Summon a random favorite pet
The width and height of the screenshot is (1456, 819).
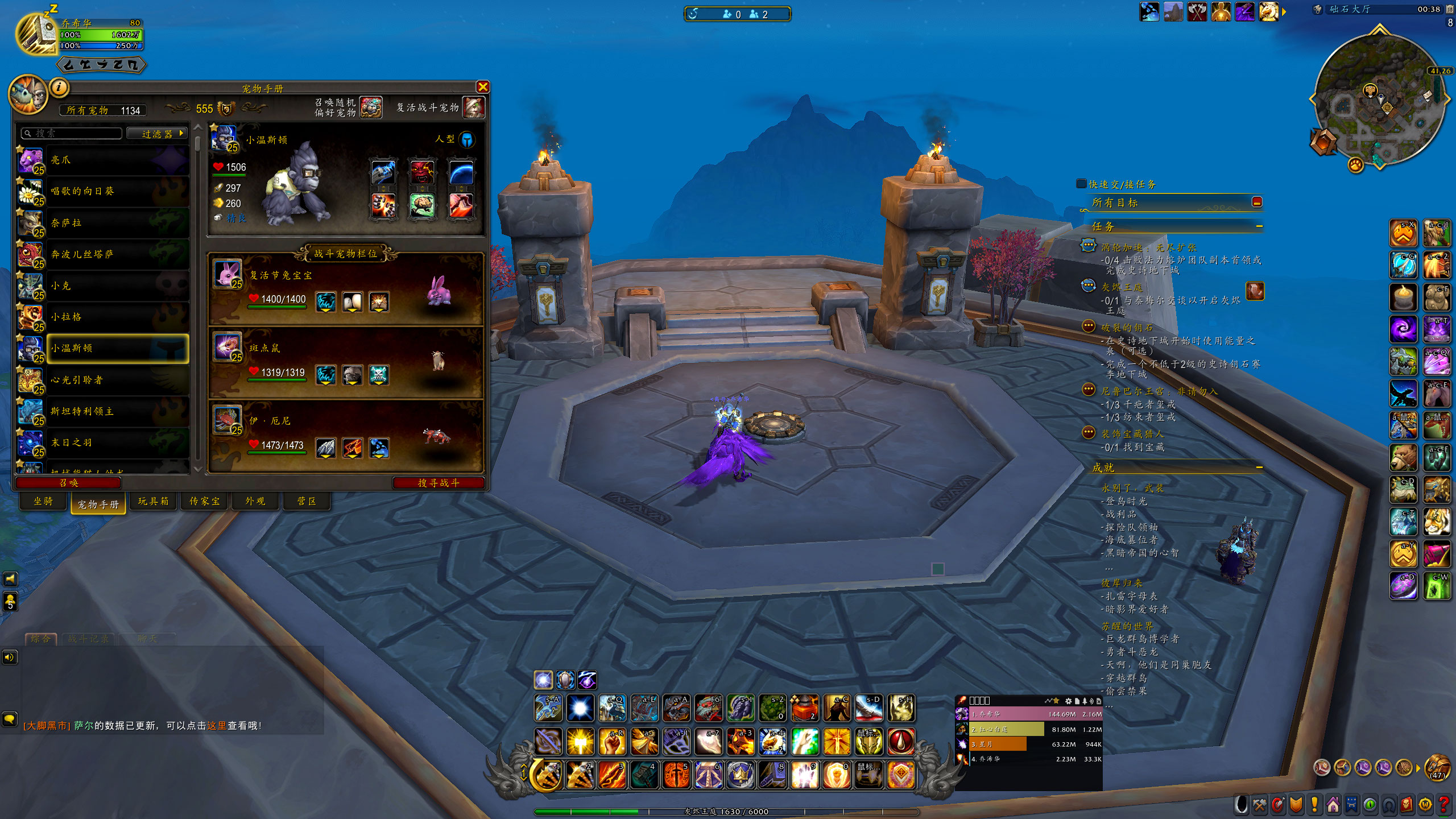tap(370, 107)
